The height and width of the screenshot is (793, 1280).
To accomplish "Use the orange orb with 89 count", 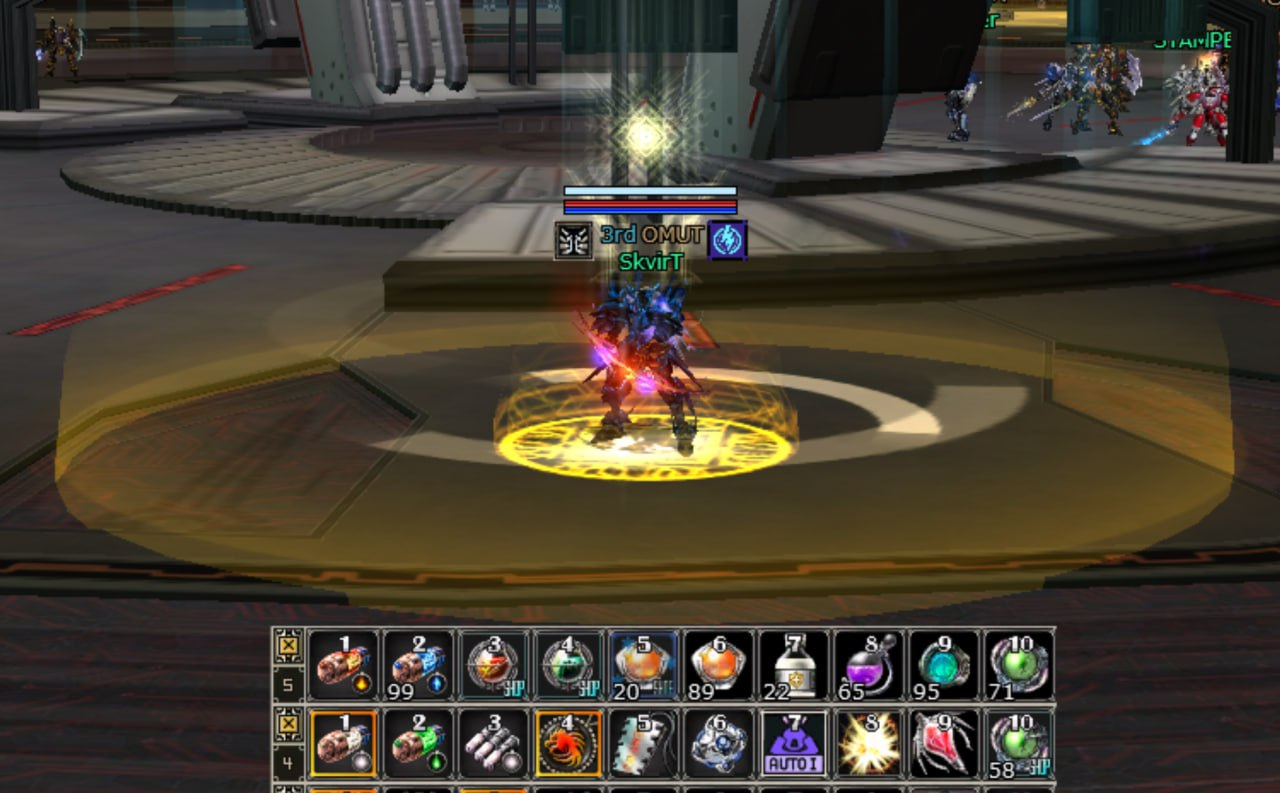I will tap(719, 665).
